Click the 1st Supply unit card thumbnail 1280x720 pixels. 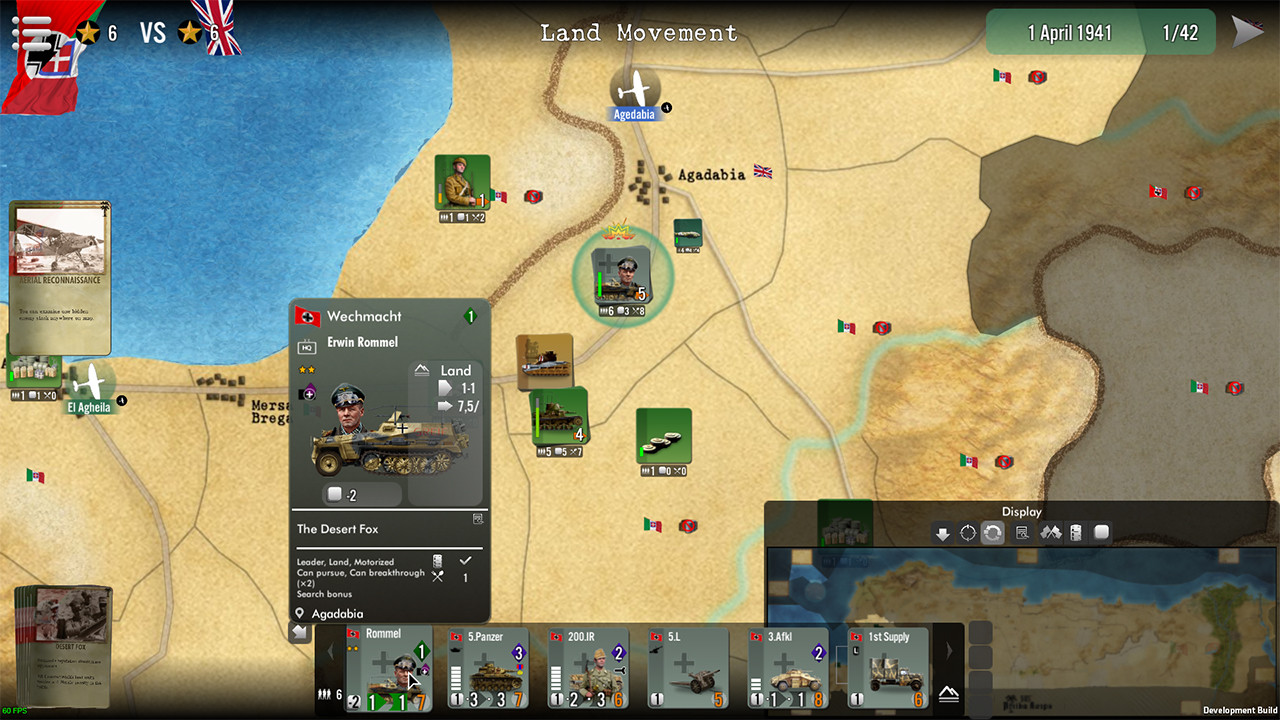(x=888, y=668)
